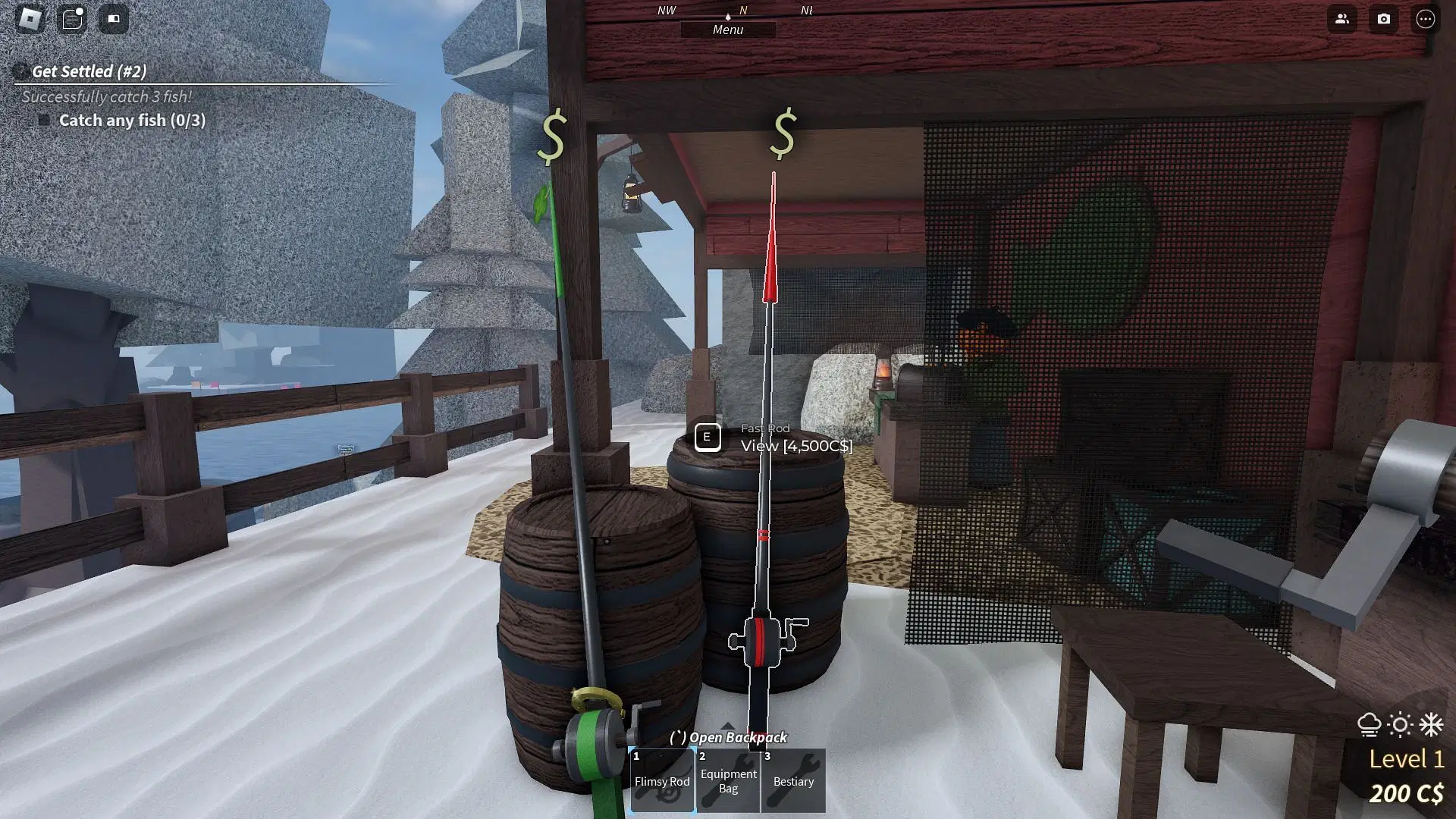
Task: Click the camera screenshot icon
Action: 1385,20
